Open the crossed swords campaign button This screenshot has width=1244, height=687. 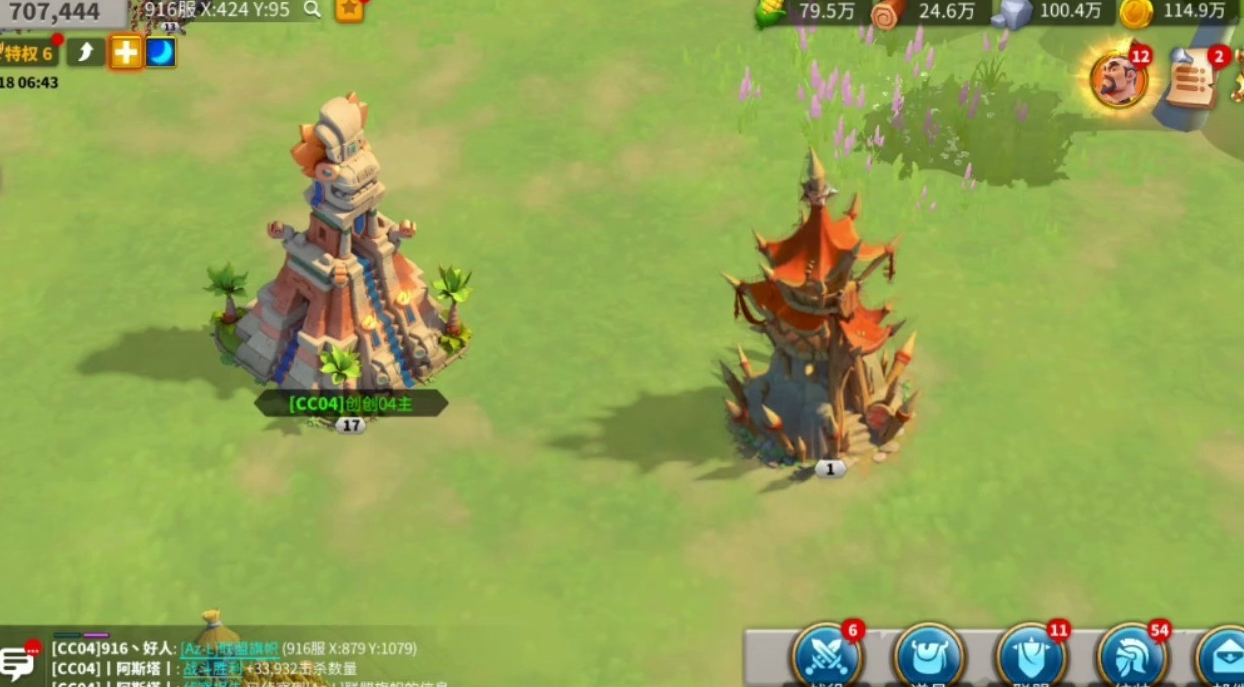click(827, 656)
